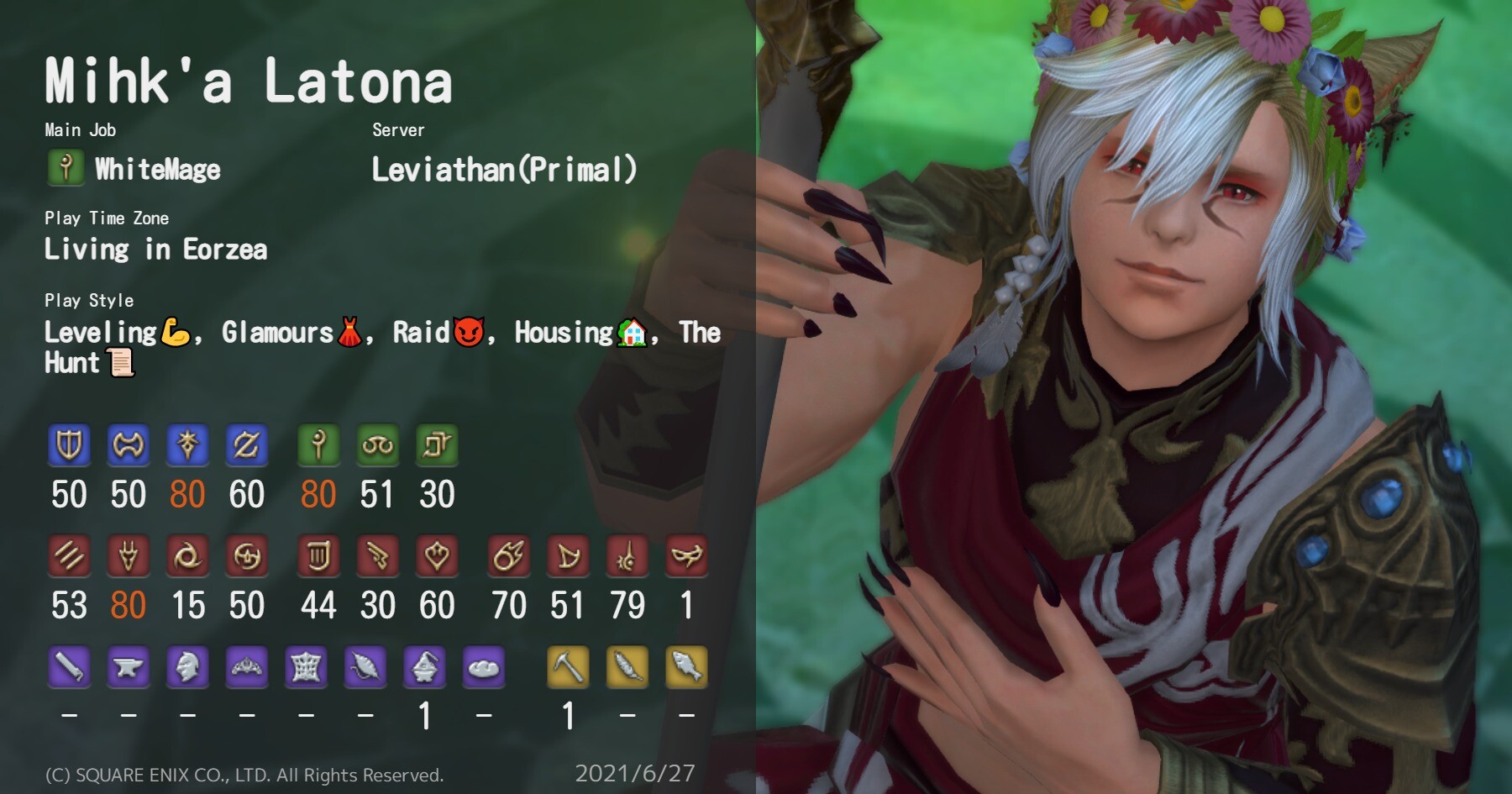Image resolution: width=1512 pixels, height=794 pixels.
Task: Select the Red Mage job icon
Action: click(x=627, y=556)
